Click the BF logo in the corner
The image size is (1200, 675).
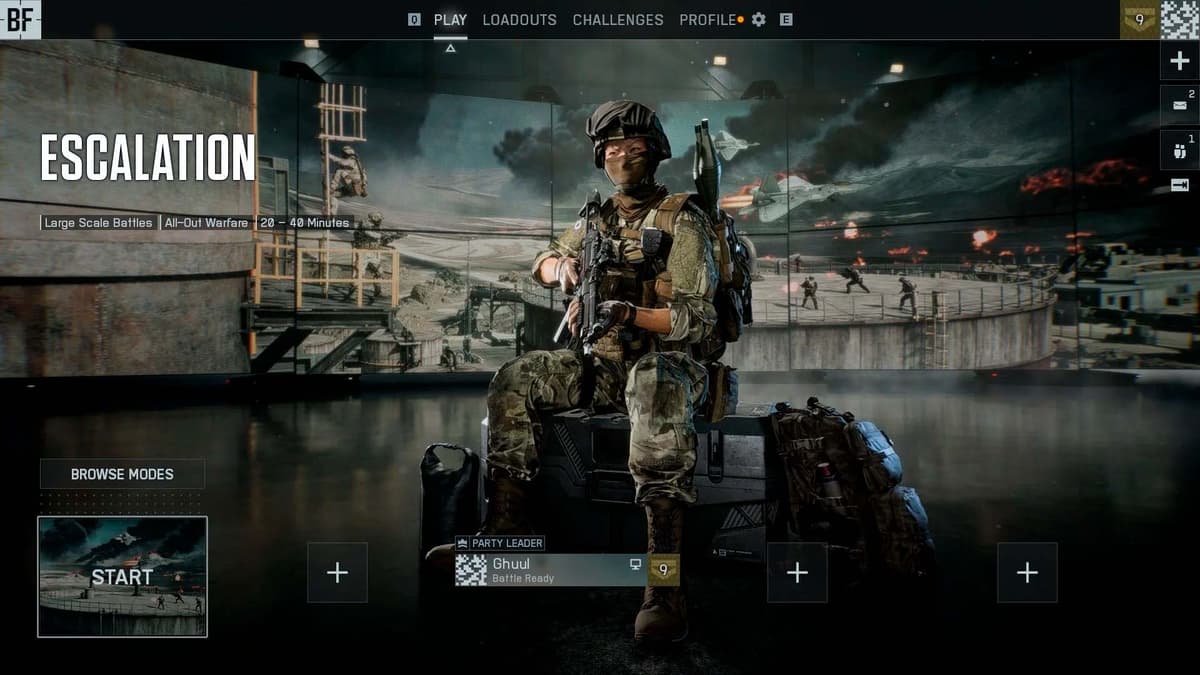tap(20, 19)
